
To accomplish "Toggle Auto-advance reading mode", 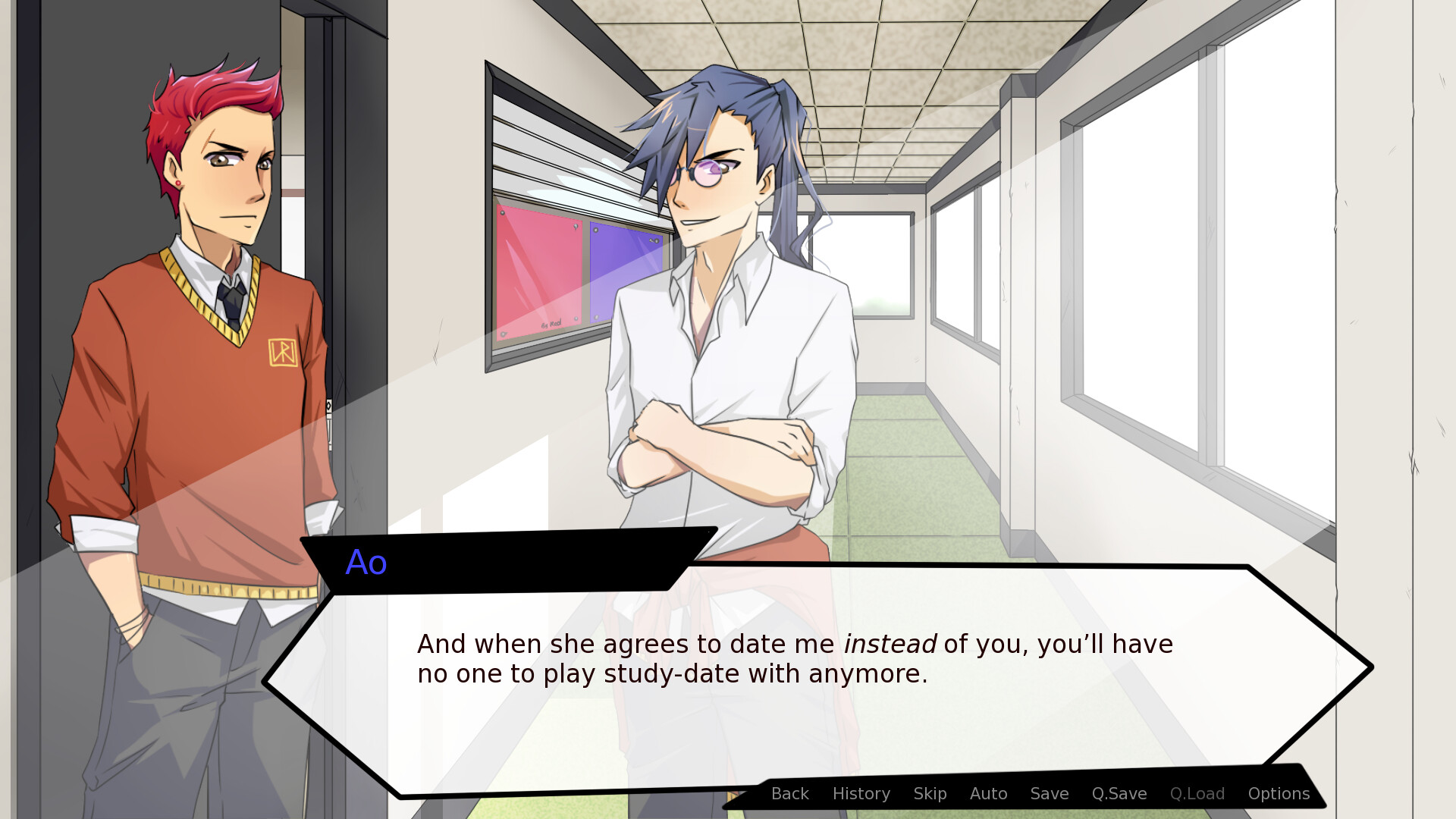I will (x=987, y=793).
